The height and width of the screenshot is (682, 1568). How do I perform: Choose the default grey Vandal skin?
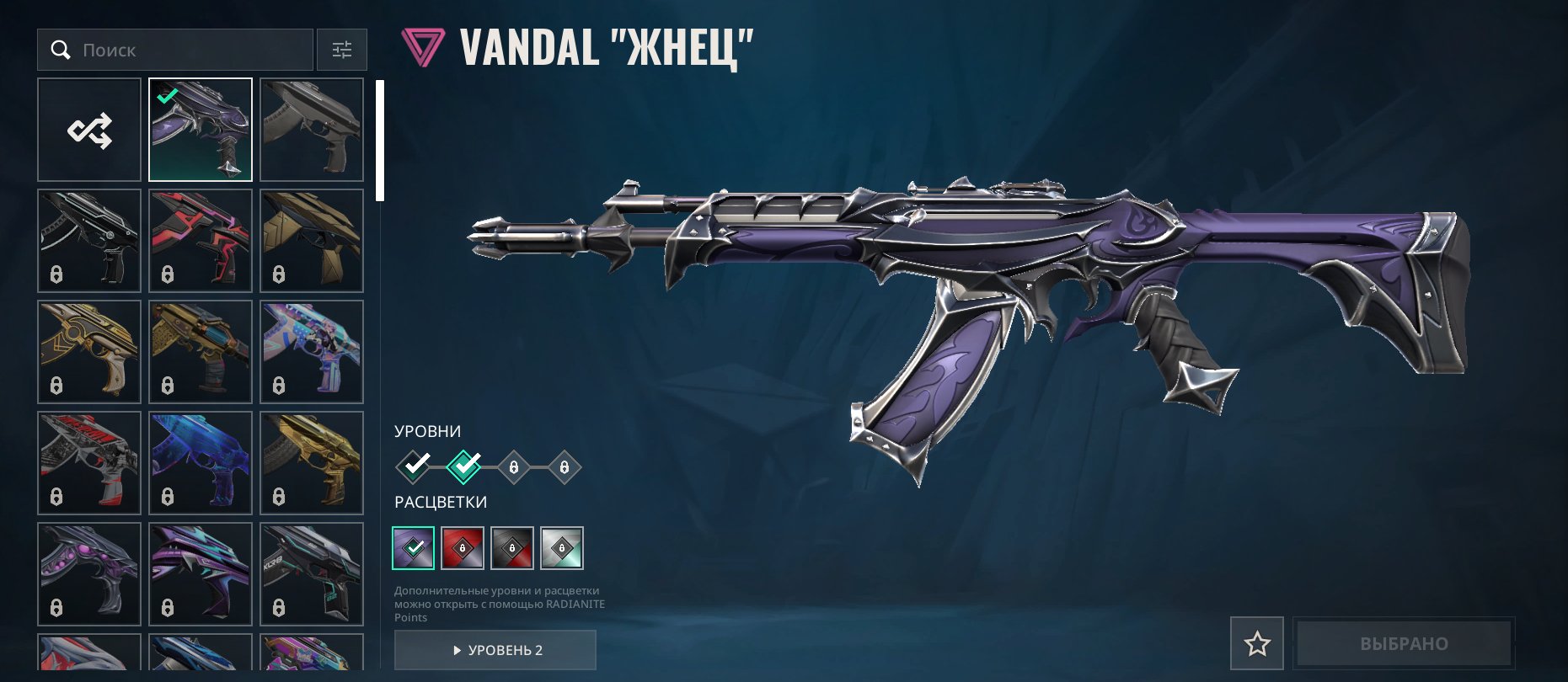312,130
